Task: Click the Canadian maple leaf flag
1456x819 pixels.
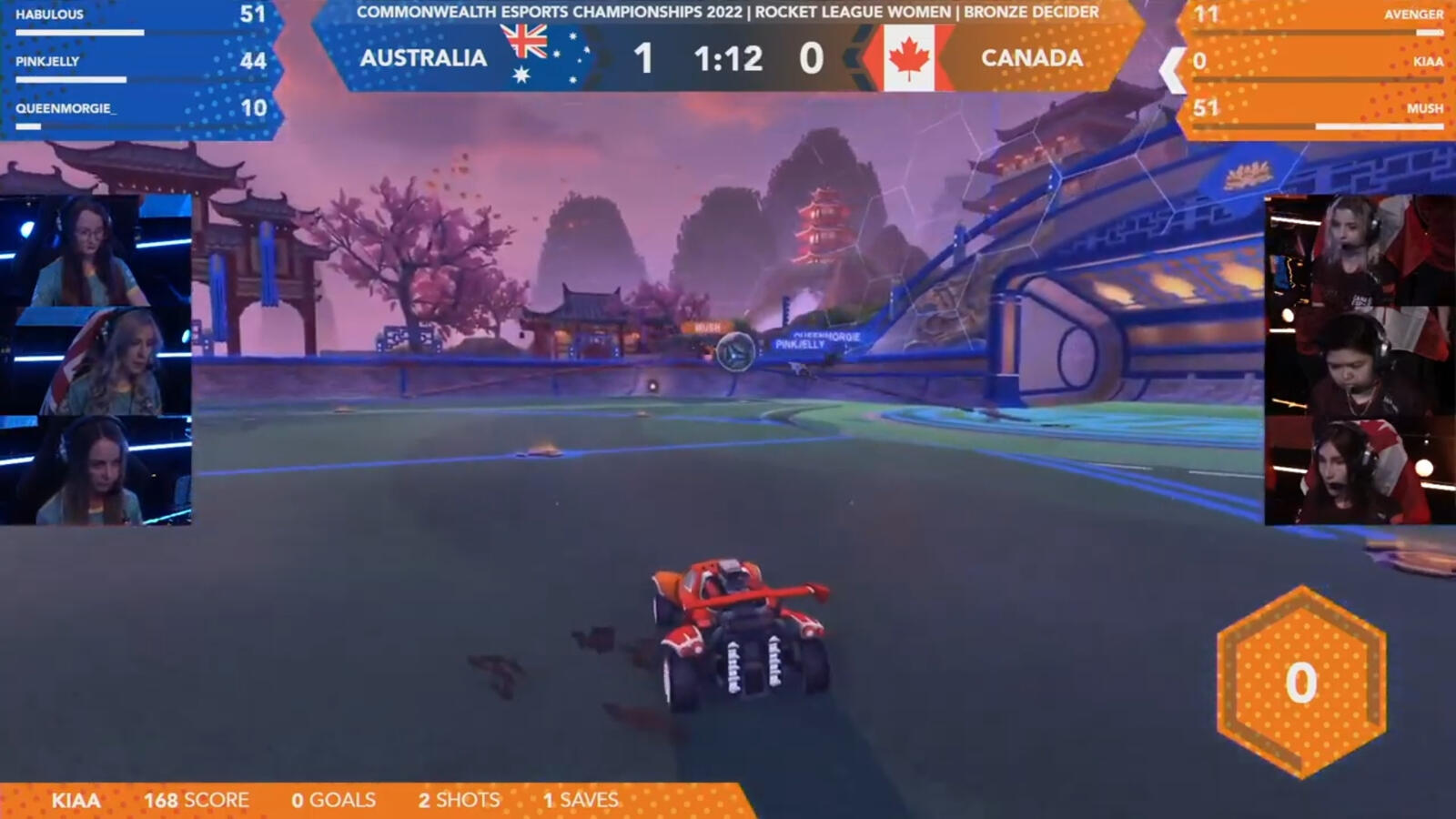Action: 910,58
